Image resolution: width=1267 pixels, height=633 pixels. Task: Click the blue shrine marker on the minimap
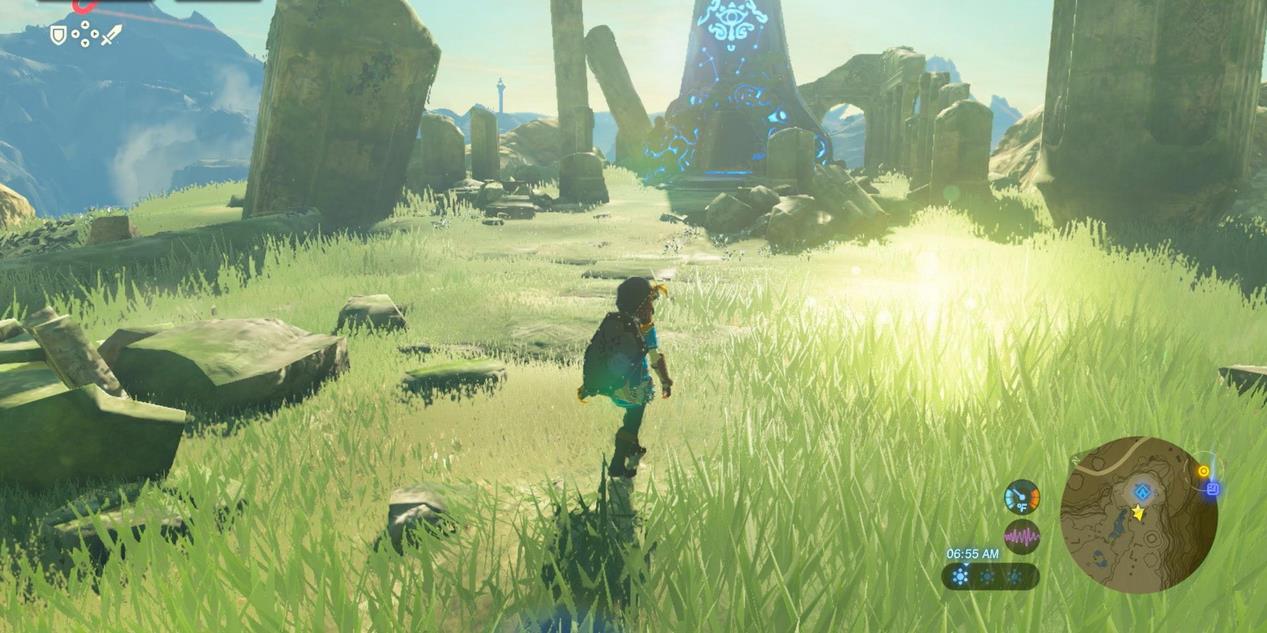pyautogui.click(x=1142, y=492)
